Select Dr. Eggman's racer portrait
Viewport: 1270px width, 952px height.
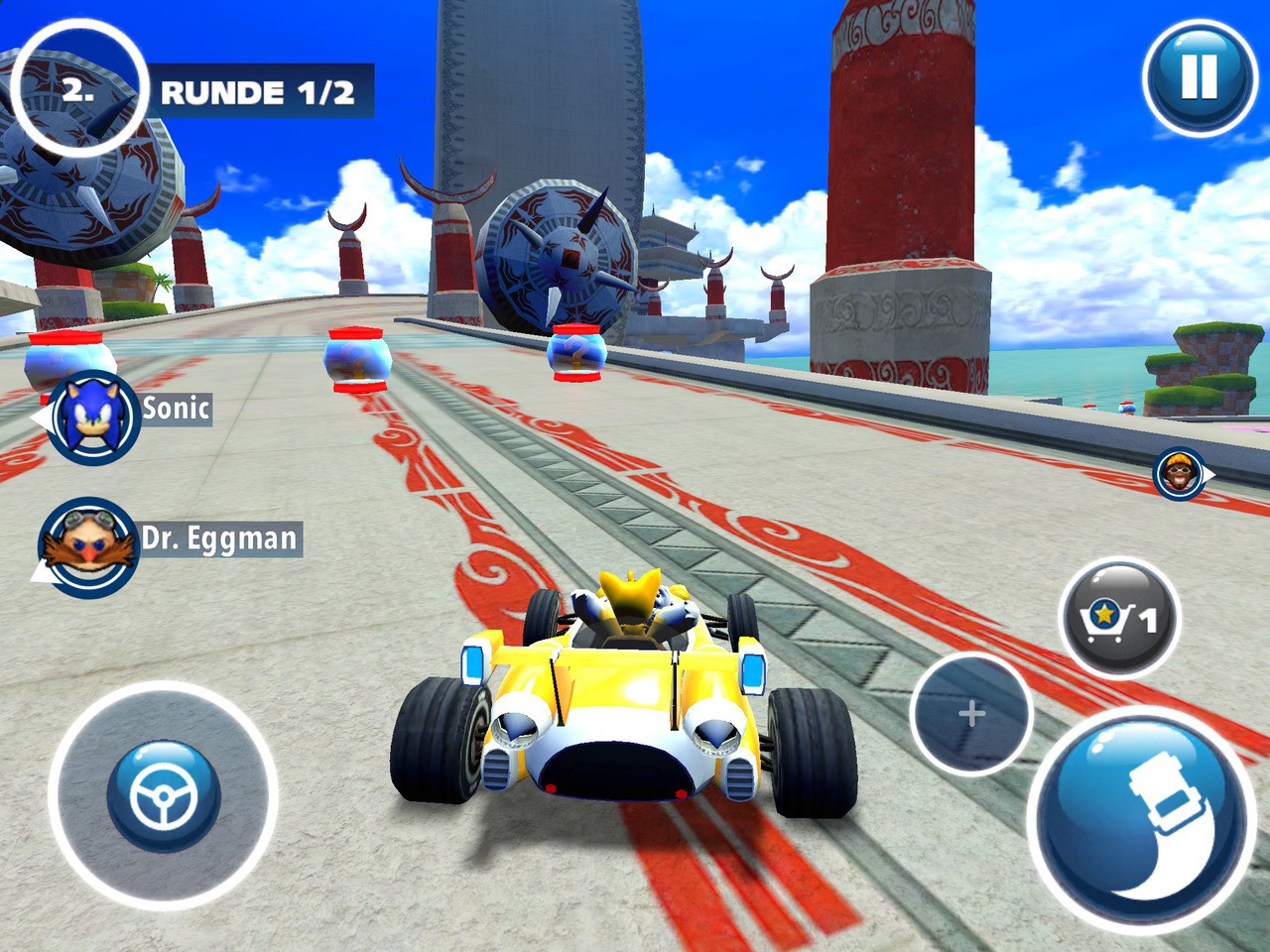pyautogui.click(x=87, y=544)
